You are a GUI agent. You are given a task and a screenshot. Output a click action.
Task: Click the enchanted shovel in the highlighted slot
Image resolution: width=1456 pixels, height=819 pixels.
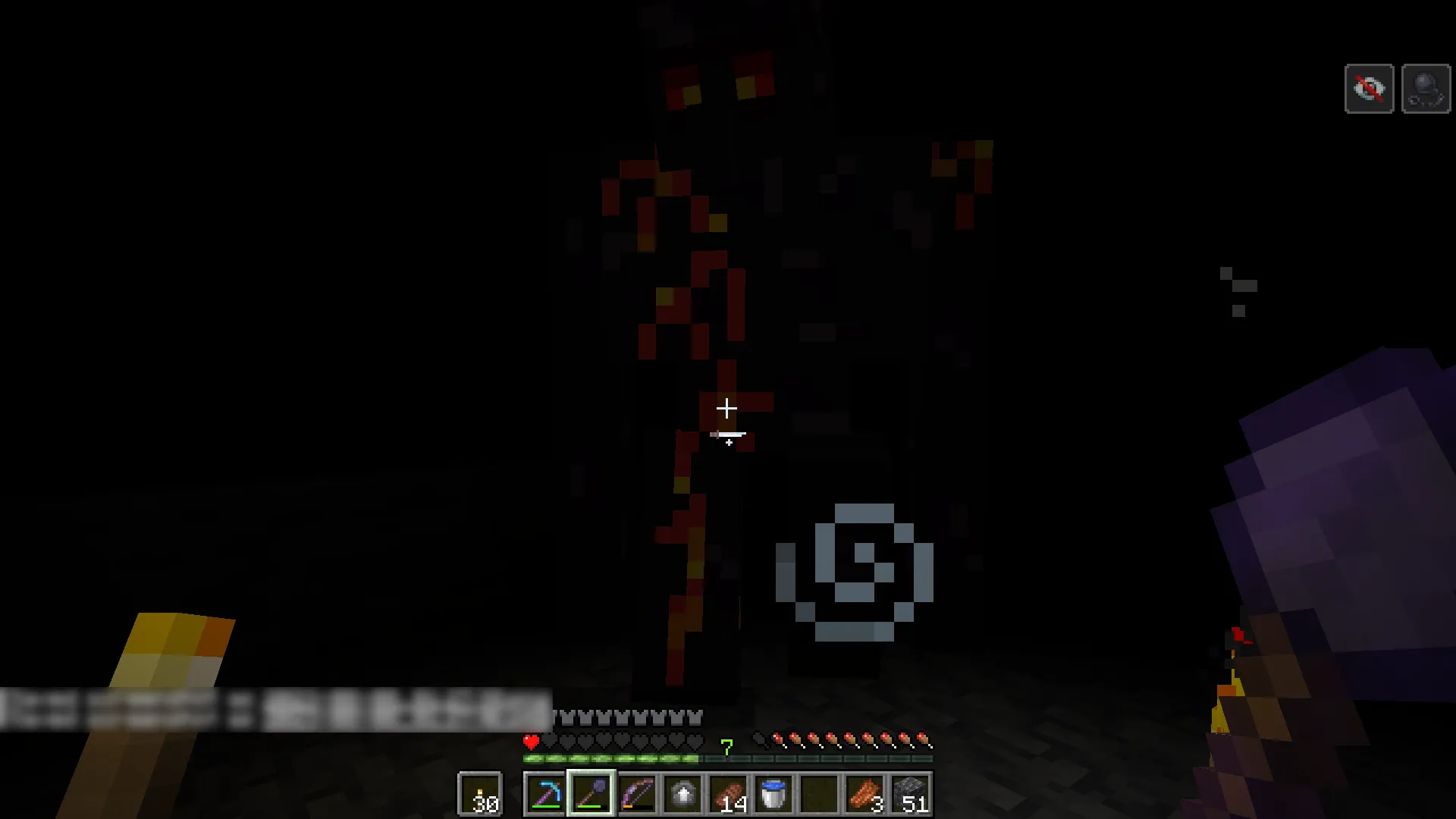(591, 792)
